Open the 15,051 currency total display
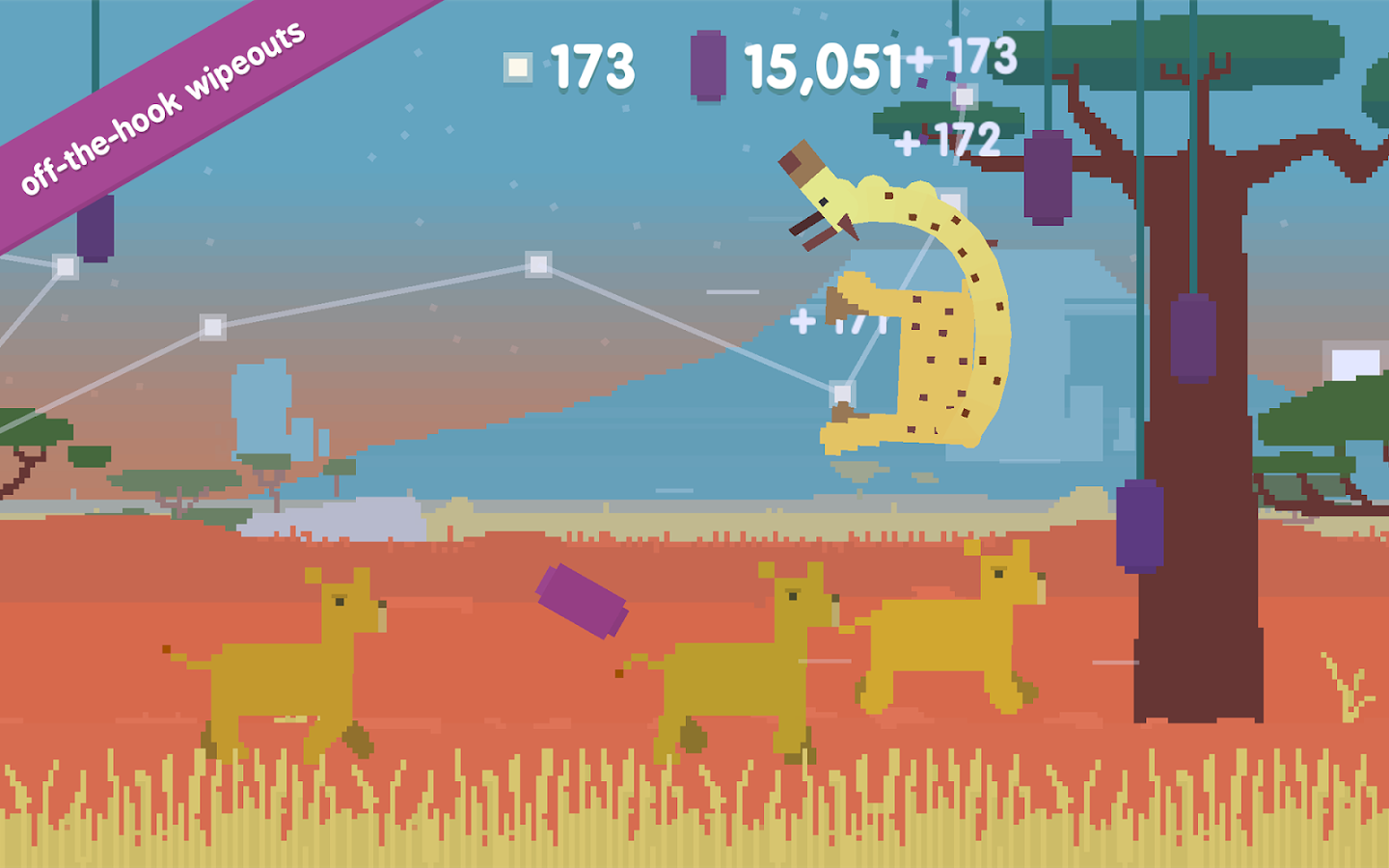The height and width of the screenshot is (868, 1389). (x=822, y=69)
